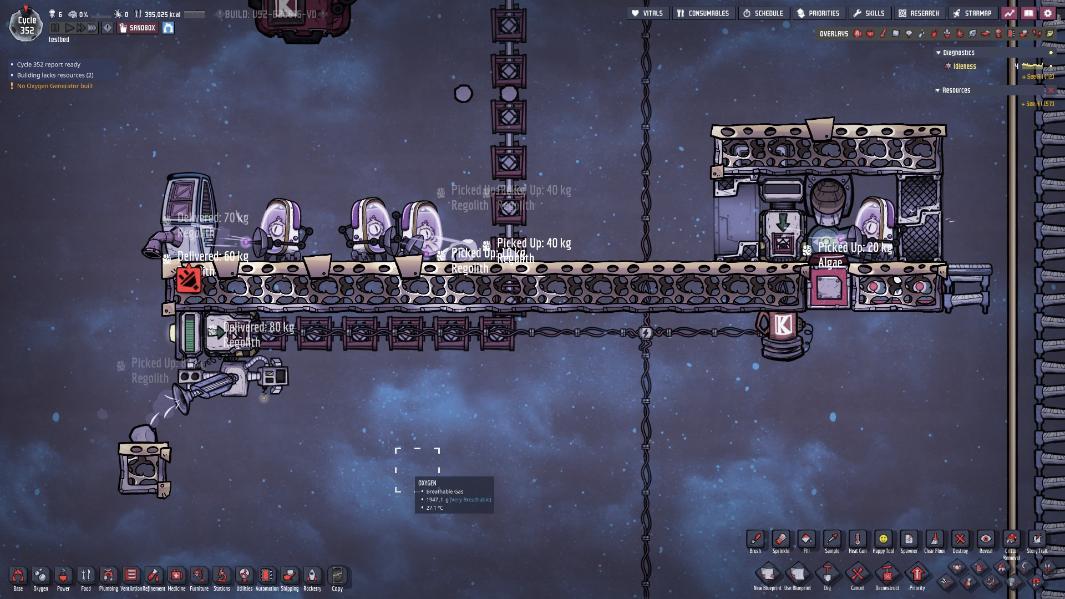
Task: Choose the Rocketry build category
Action: (x=312, y=576)
